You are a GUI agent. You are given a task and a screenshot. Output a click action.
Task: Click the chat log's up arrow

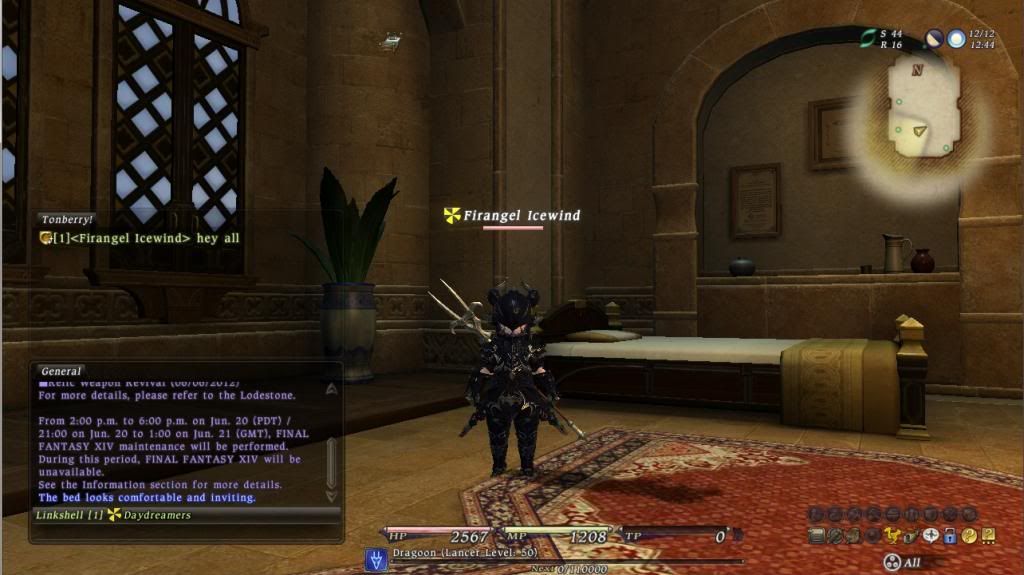331,390
